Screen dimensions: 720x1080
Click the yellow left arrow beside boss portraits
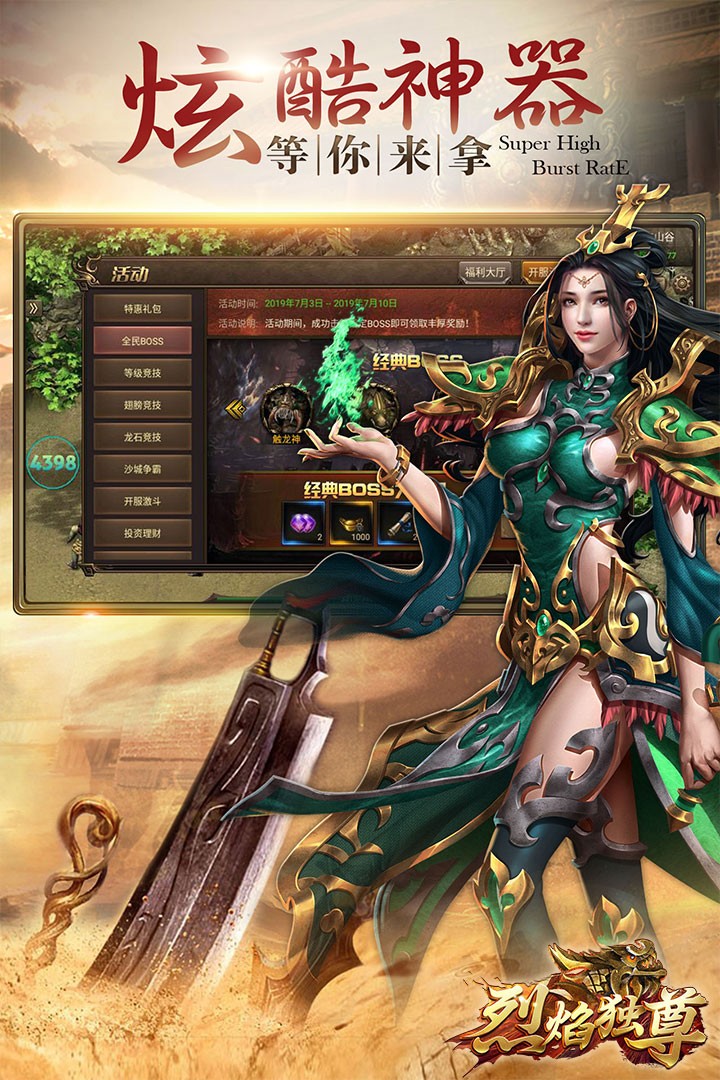(236, 408)
